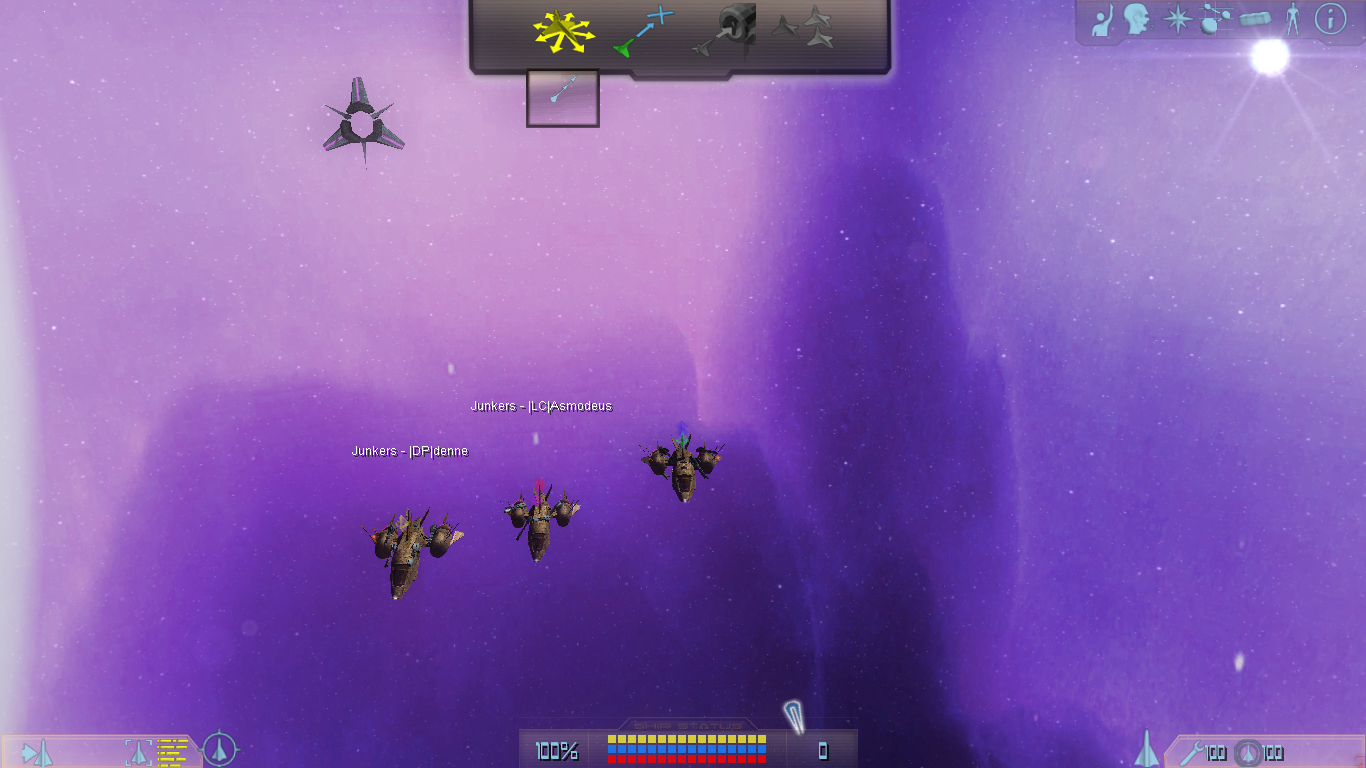
Task: Click the circled ship crosshair icon
Action: coord(219,749)
